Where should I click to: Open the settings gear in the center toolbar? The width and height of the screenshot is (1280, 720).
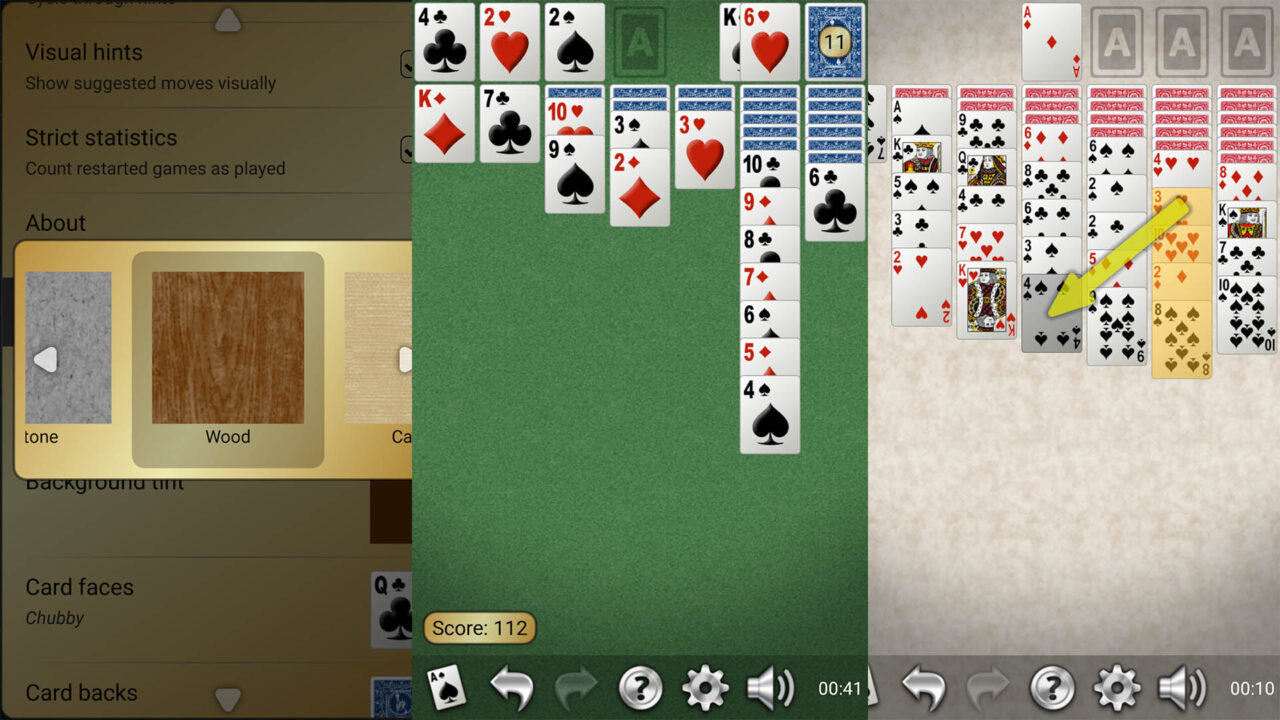(x=706, y=688)
